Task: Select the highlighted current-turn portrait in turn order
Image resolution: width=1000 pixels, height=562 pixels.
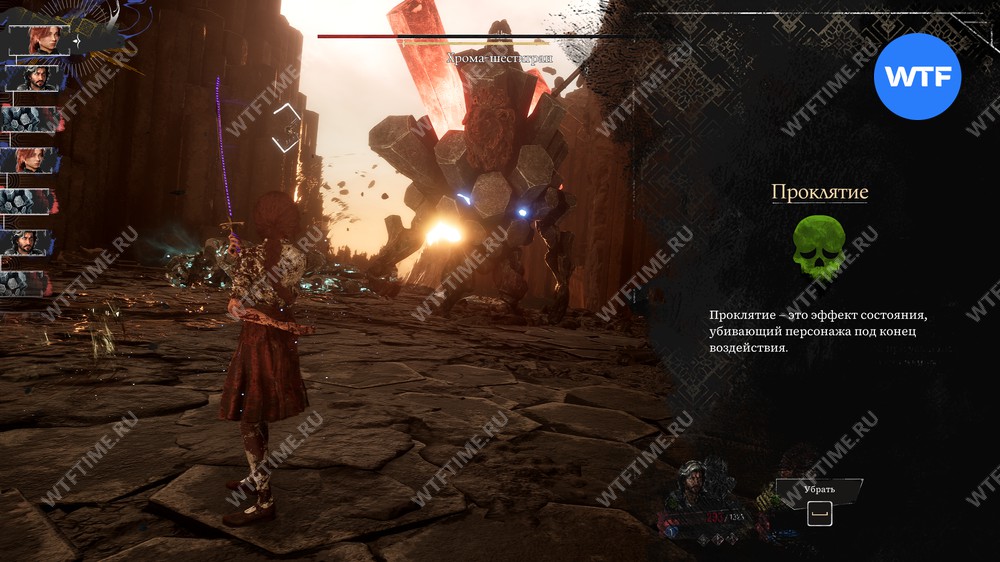Action: click(x=36, y=41)
